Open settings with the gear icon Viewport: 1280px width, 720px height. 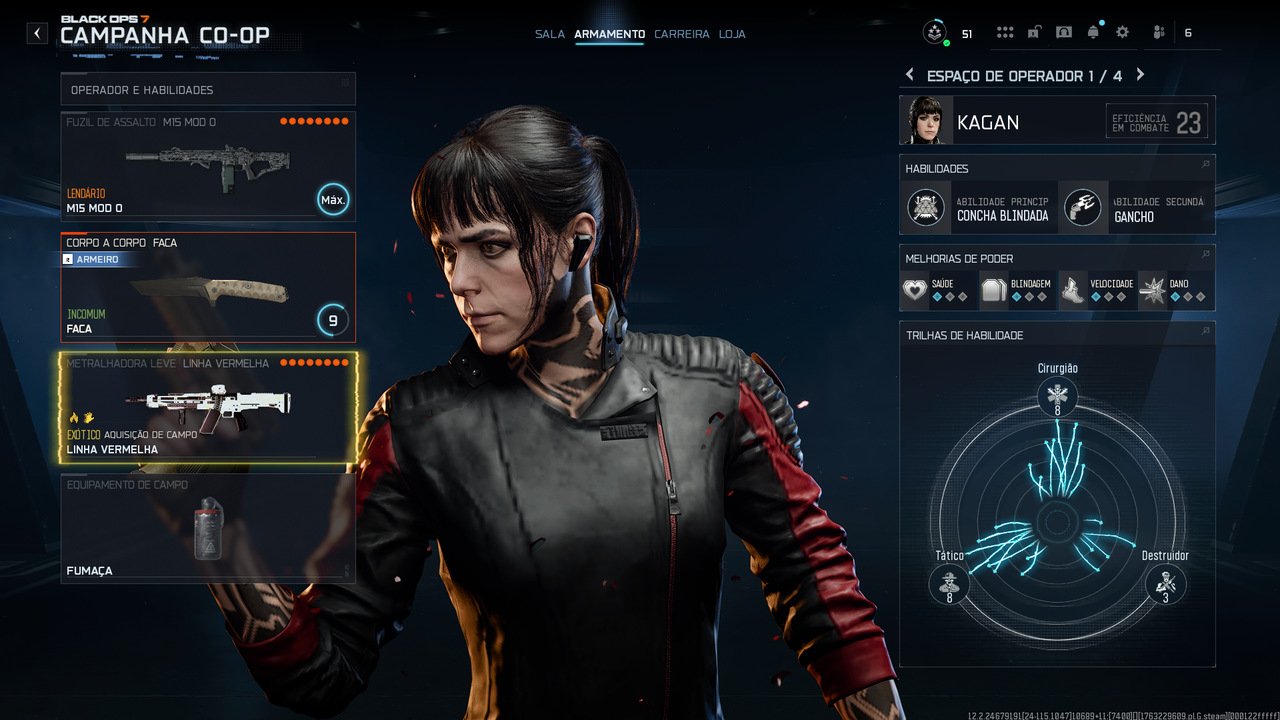click(x=1122, y=33)
